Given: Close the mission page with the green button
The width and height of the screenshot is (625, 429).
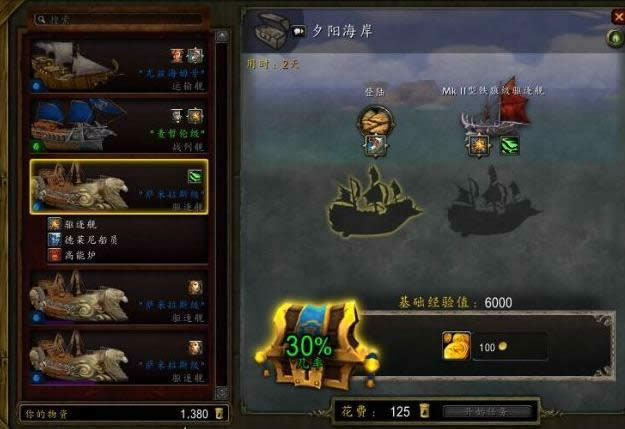Looking at the screenshot, I should tap(615, 39).
